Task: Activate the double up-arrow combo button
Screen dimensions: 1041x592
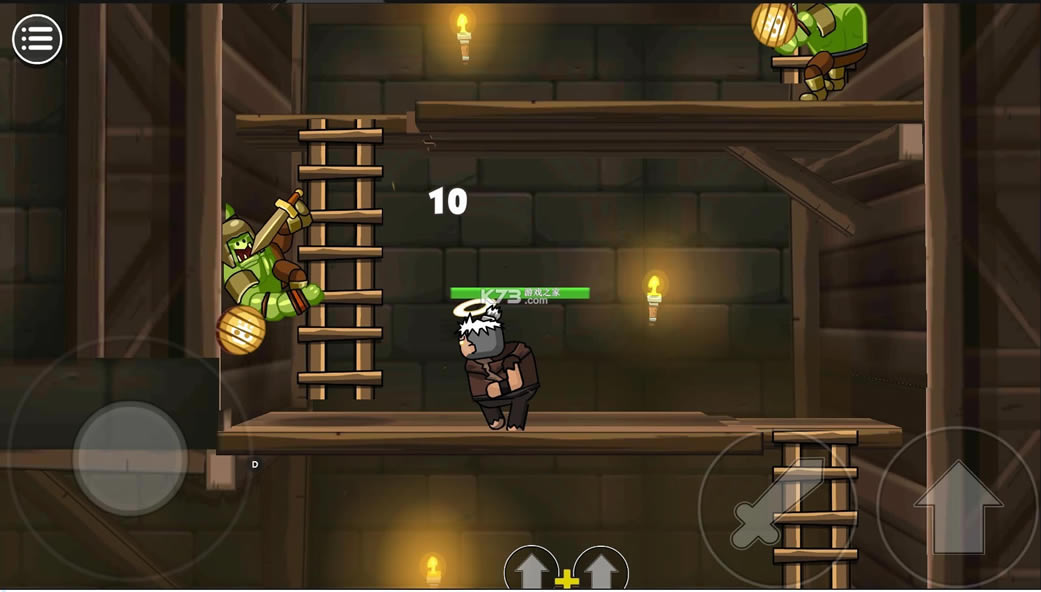Action: point(566,571)
